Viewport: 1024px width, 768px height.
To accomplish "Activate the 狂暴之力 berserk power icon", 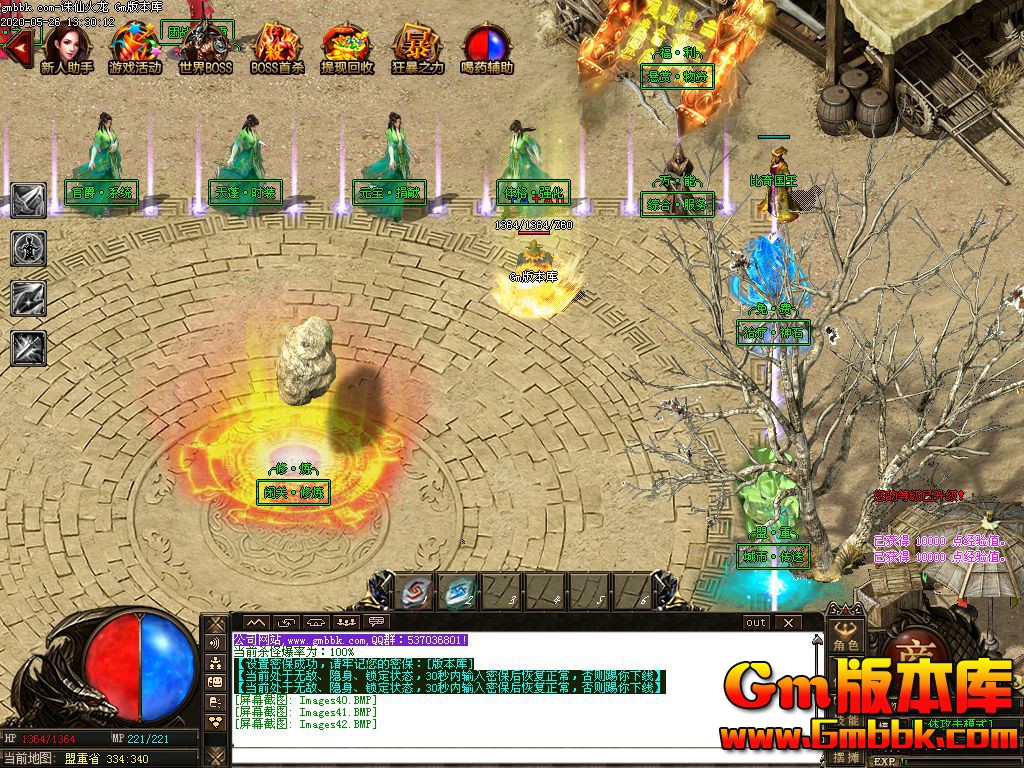I will (x=417, y=48).
